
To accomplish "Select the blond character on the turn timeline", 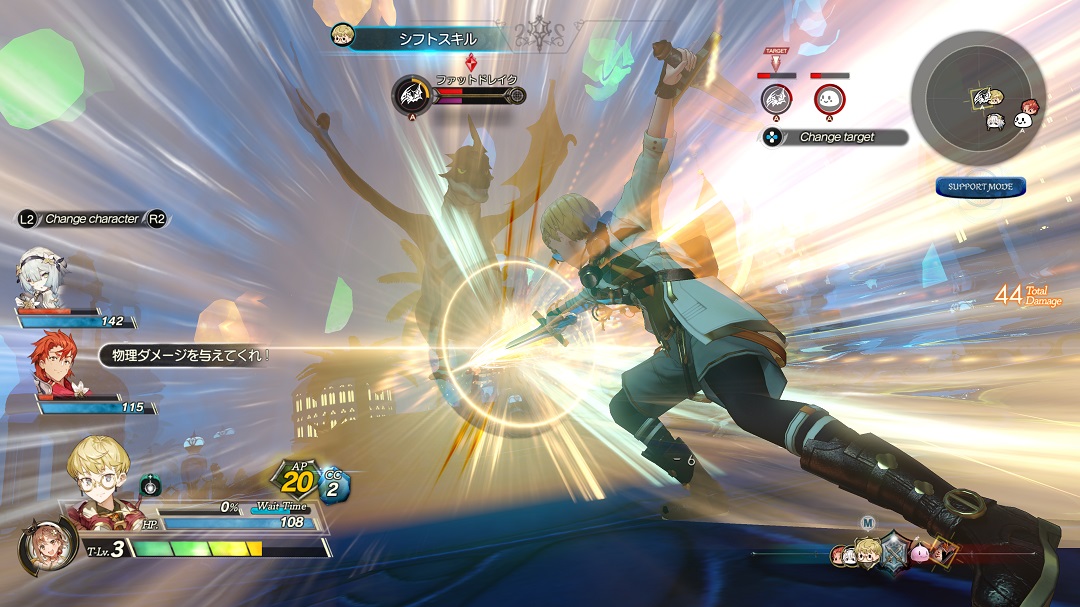I will pos(869,552).
